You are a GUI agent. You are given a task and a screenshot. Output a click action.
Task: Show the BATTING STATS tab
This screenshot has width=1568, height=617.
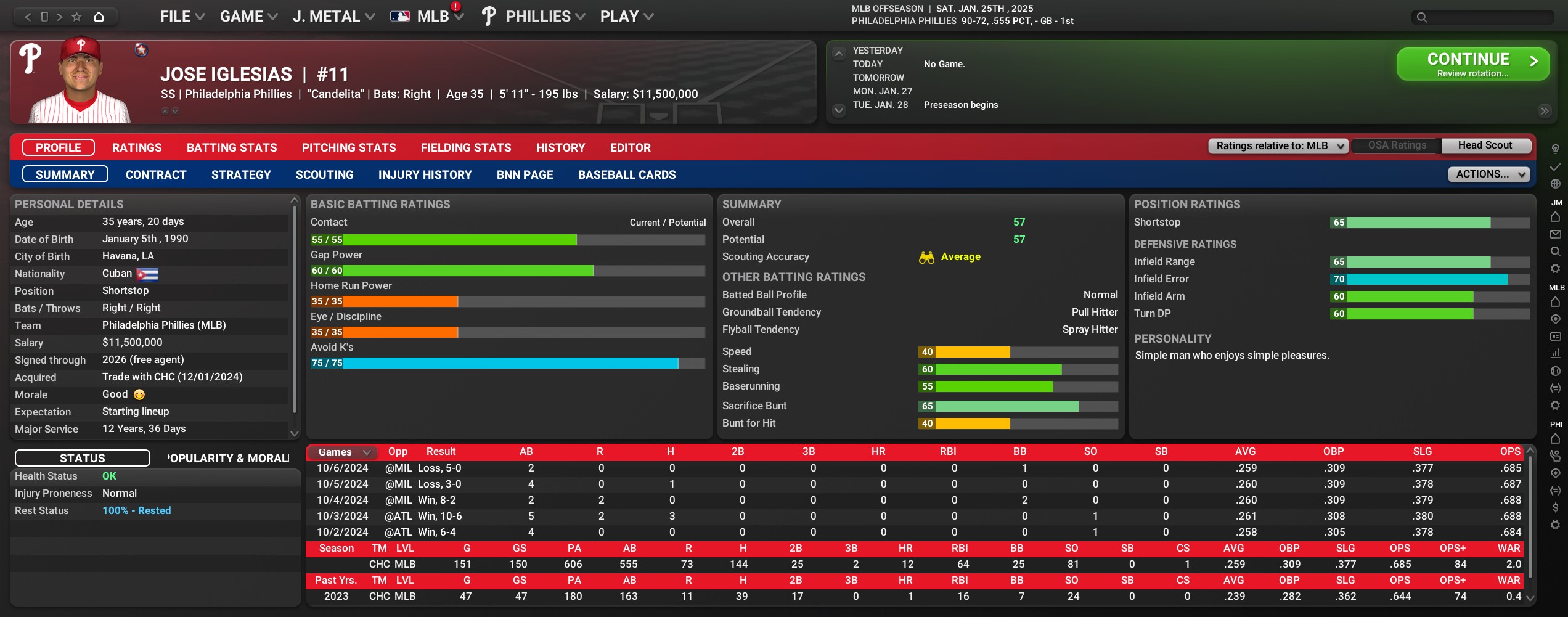[232, 148]
